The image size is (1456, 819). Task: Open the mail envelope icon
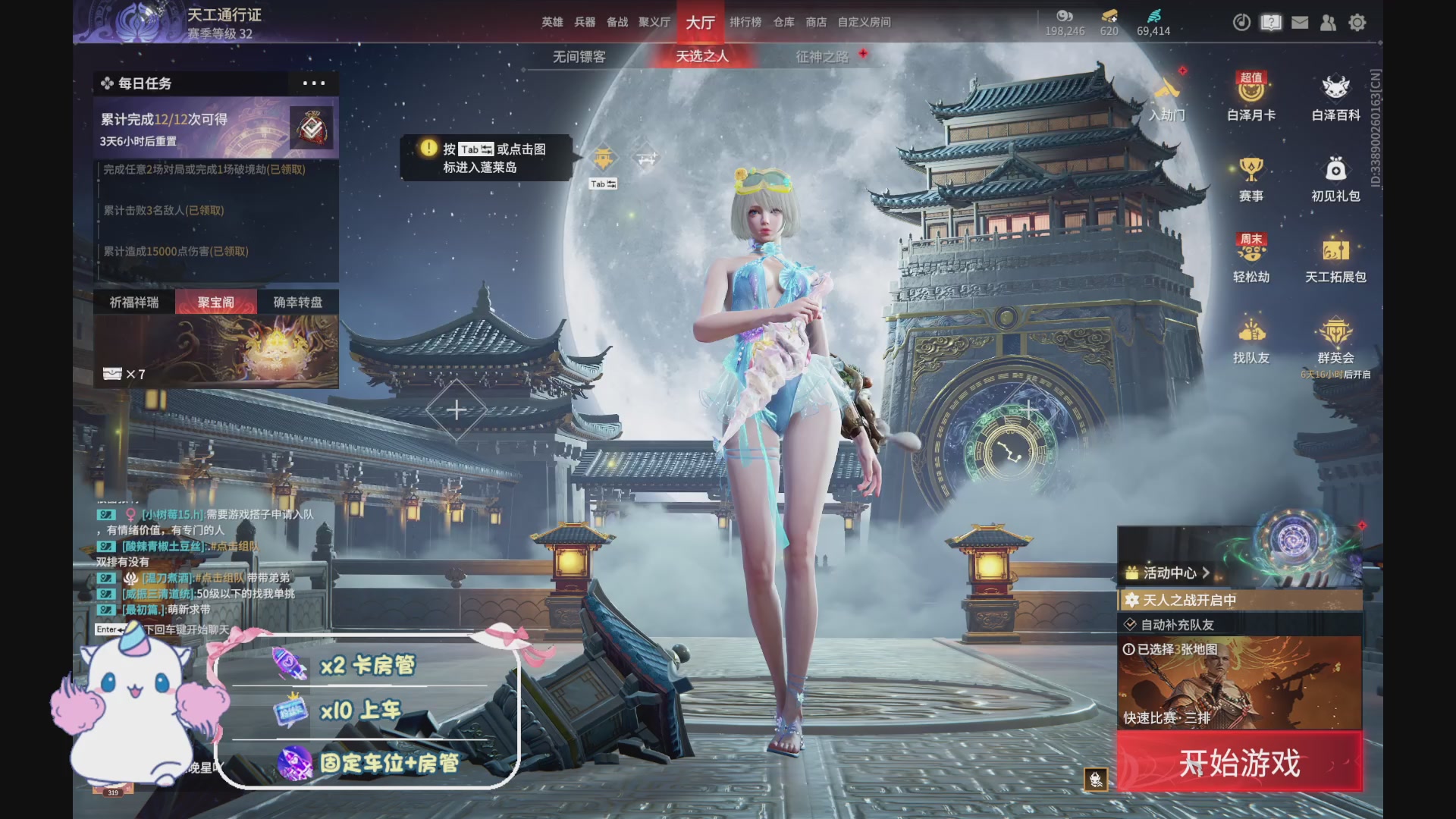click(x=1299, y=23)
